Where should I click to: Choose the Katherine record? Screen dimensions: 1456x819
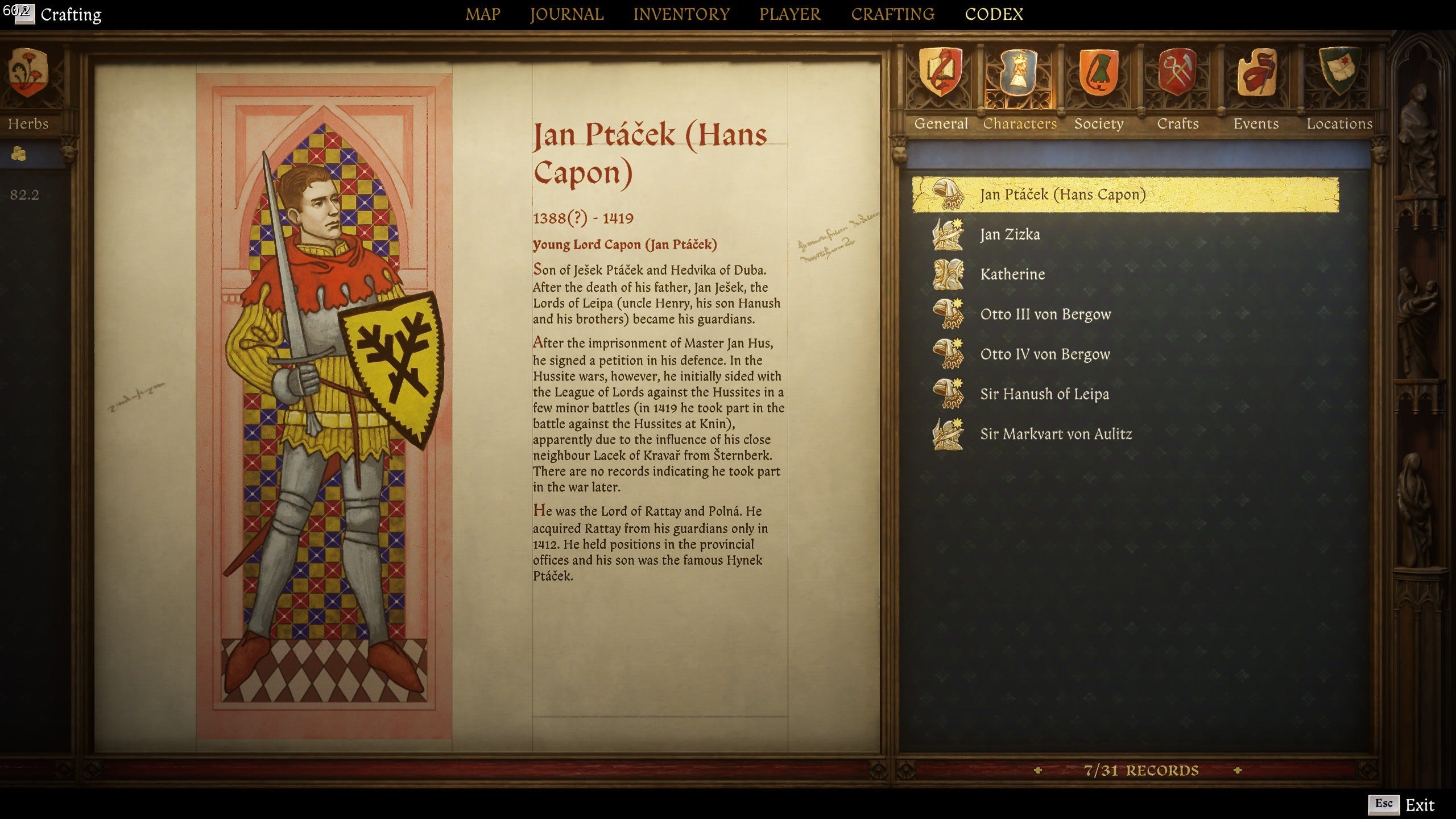(1012, 274)
